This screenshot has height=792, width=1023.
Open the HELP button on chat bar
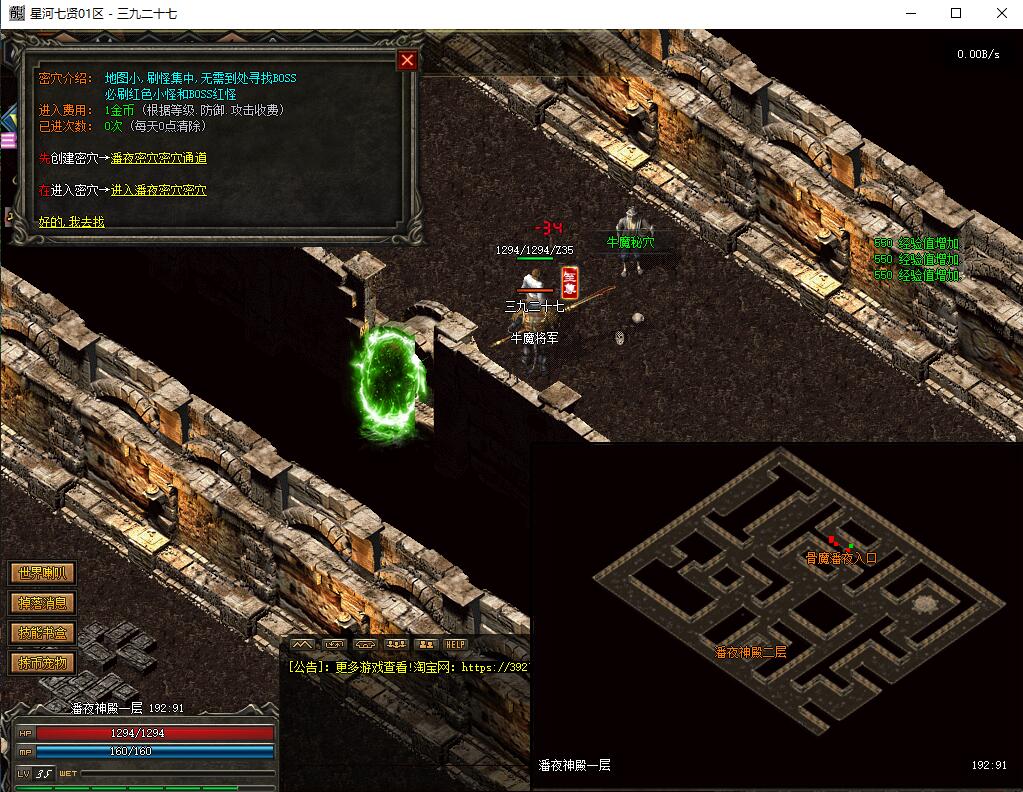pyautogui.click(x=456, y=645)
